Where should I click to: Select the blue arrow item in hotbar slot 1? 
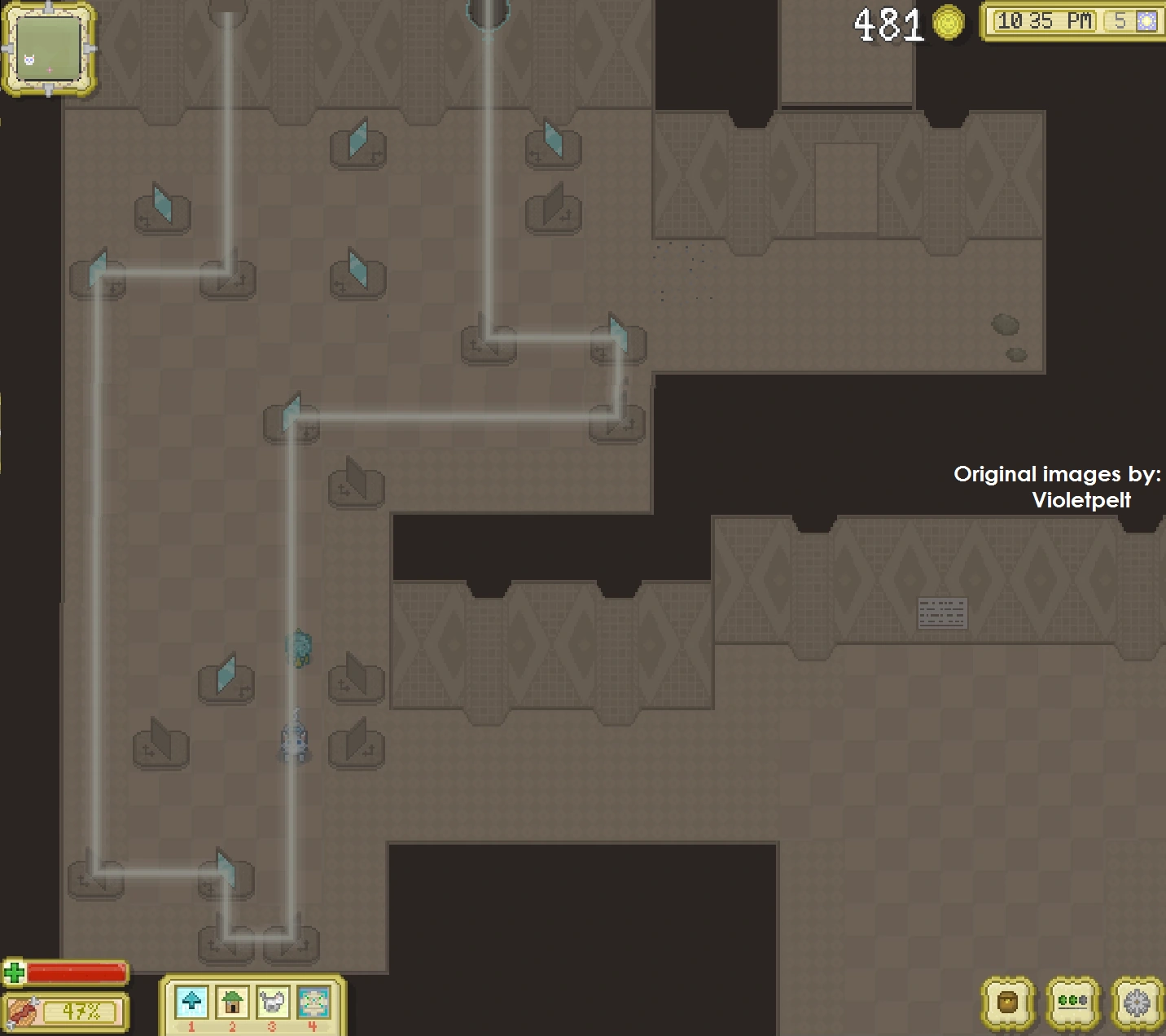tap(191, 1003)
